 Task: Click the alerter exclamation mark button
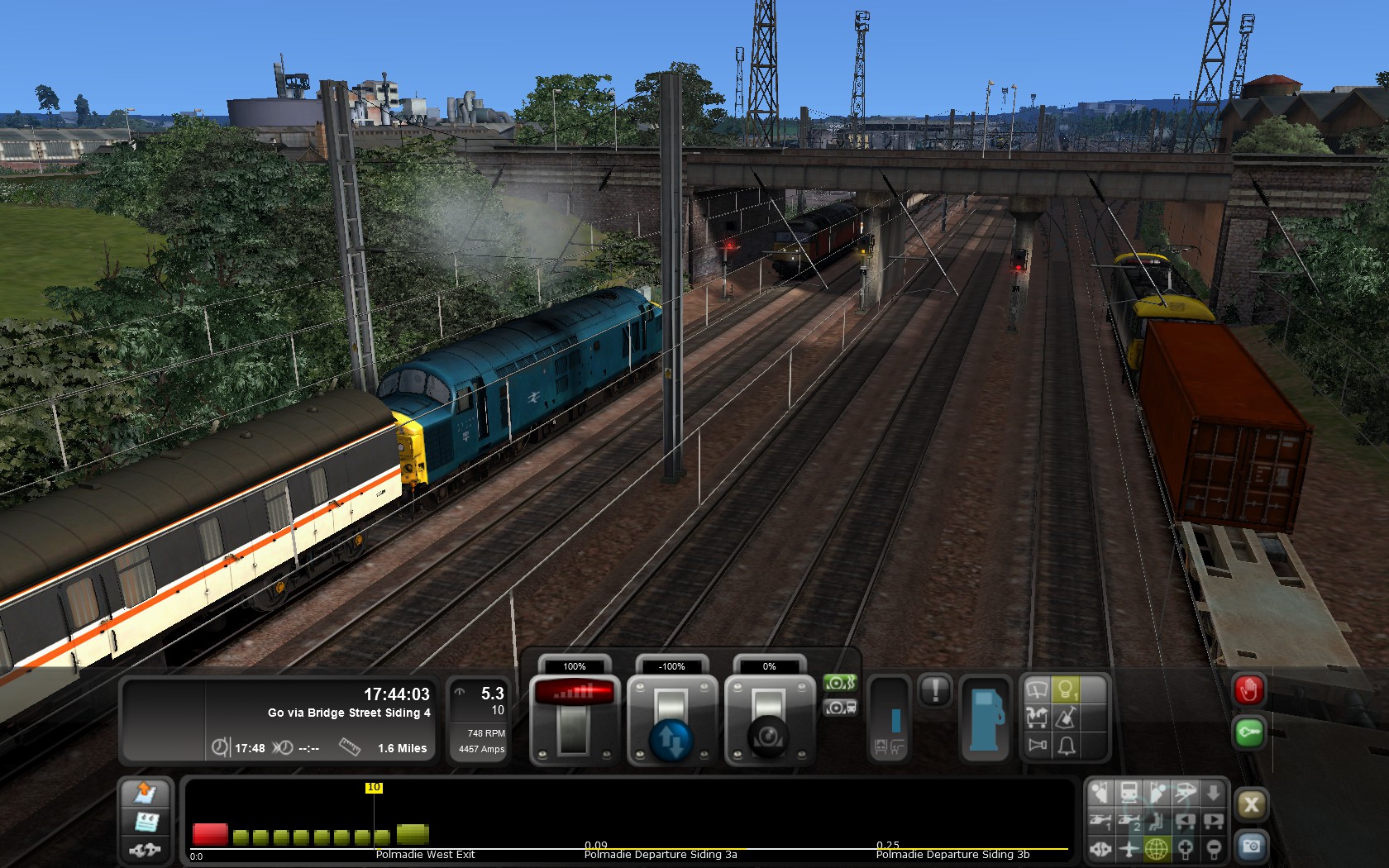[x=935, y=690]
